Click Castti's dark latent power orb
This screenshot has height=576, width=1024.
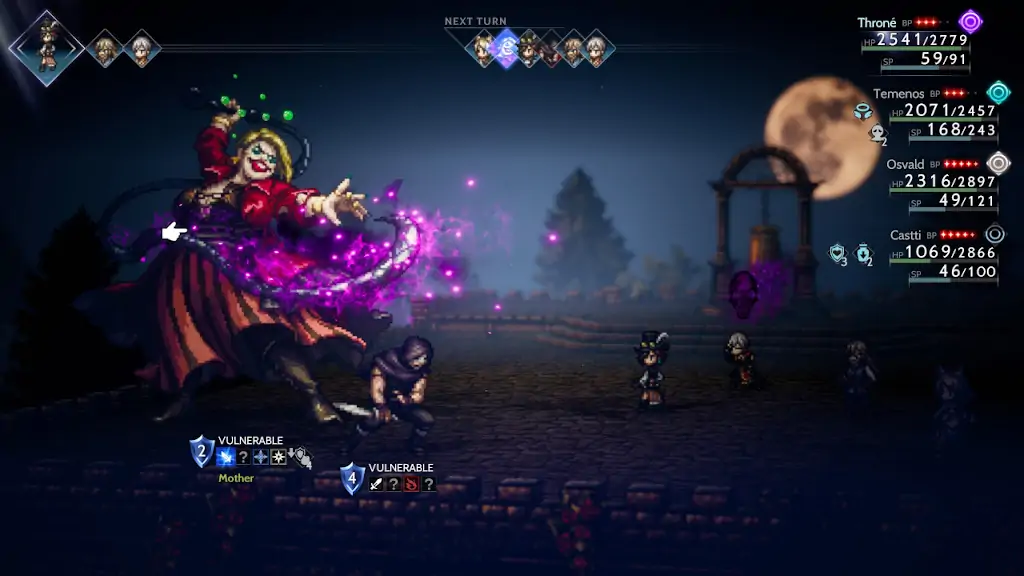[995, 235]
